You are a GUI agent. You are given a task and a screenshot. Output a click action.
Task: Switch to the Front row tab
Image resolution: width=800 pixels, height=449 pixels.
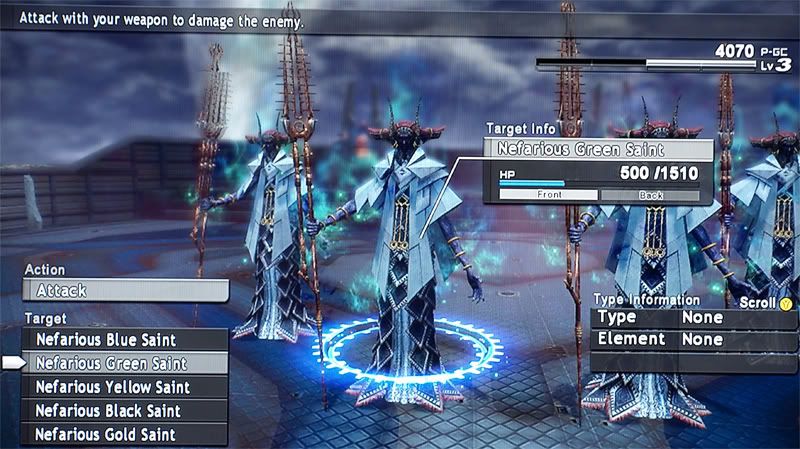coord(548,195)
